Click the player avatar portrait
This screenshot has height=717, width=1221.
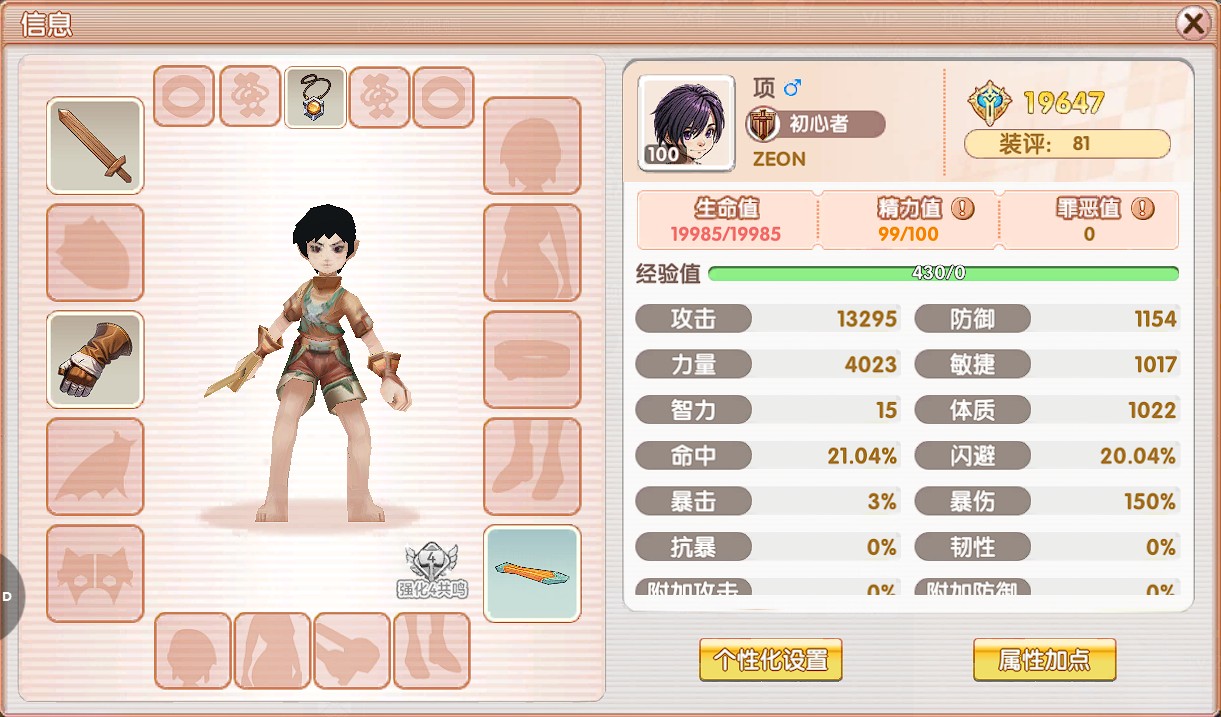[686, 122]
